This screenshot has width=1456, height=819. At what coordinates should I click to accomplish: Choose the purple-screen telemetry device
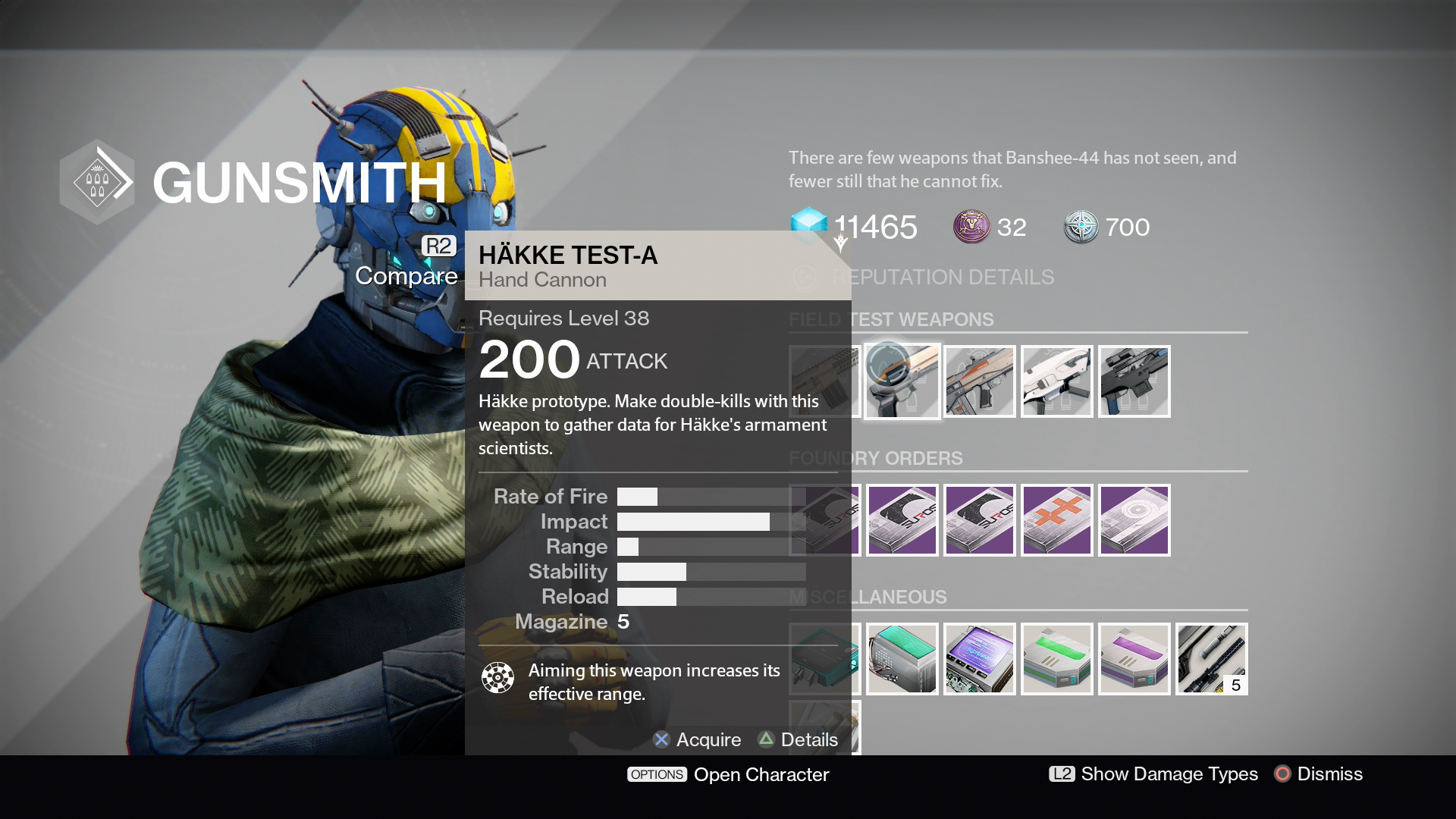[979, 659]
